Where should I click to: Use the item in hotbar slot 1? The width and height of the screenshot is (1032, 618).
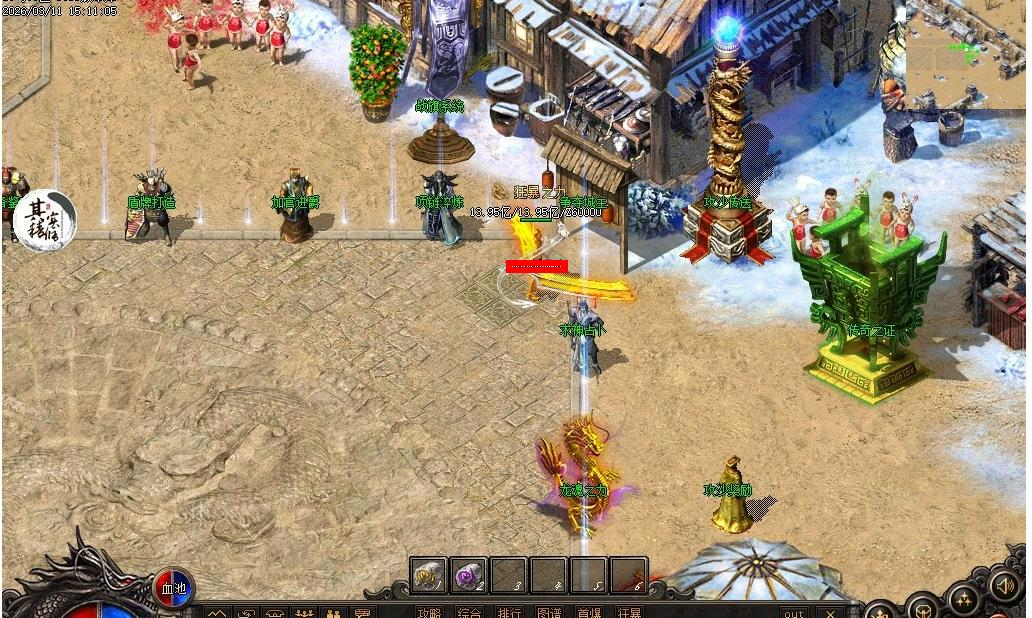(429, 575)
